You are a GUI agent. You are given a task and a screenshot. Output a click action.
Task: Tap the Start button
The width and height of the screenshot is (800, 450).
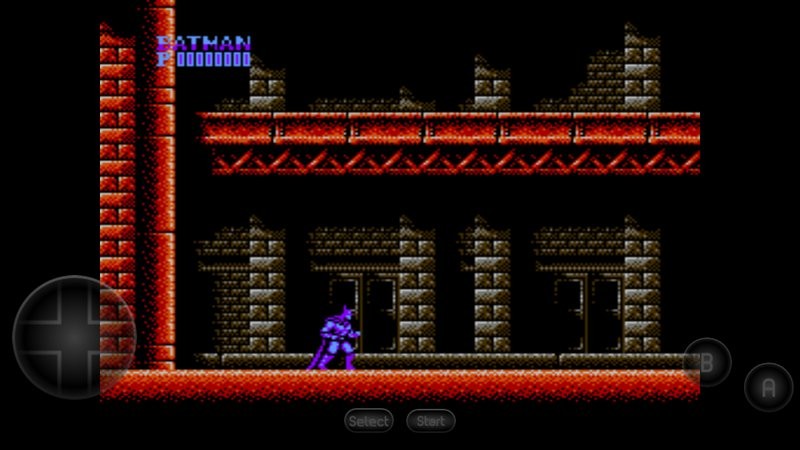(431, 421)
